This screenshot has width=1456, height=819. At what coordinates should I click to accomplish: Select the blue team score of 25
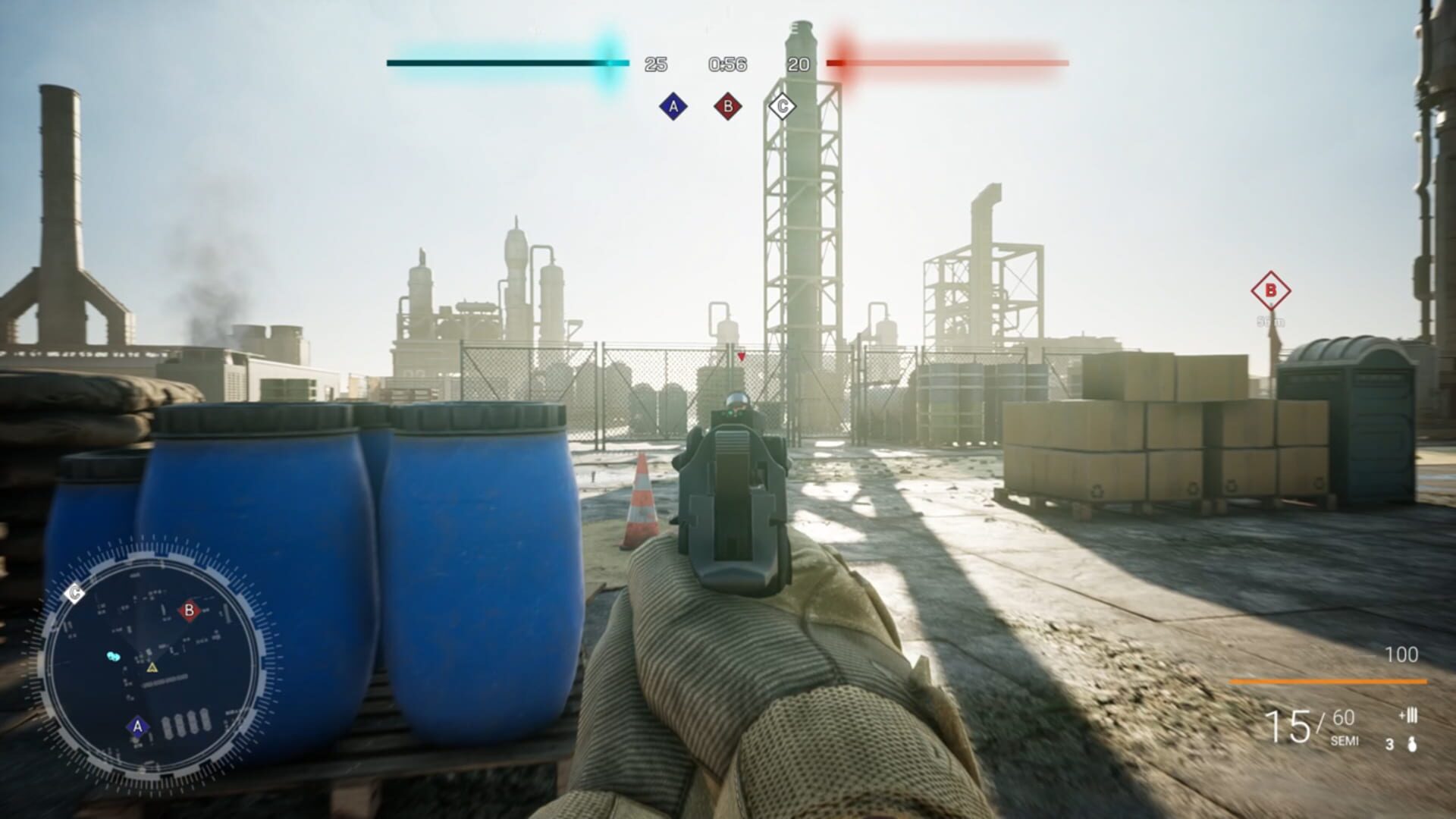[654, 65]
